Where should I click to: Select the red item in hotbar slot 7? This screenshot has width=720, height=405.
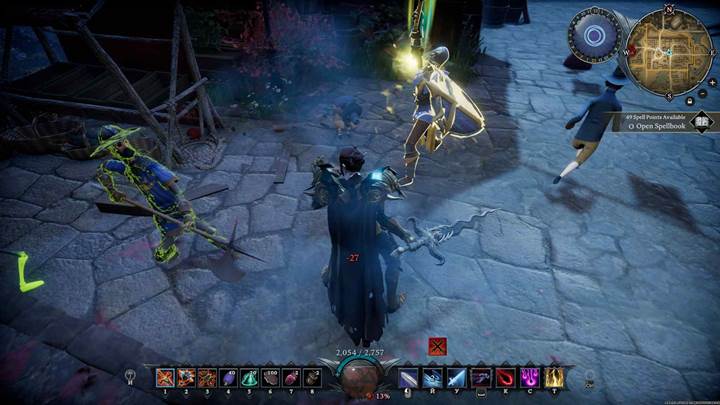[x=291, y=378]
